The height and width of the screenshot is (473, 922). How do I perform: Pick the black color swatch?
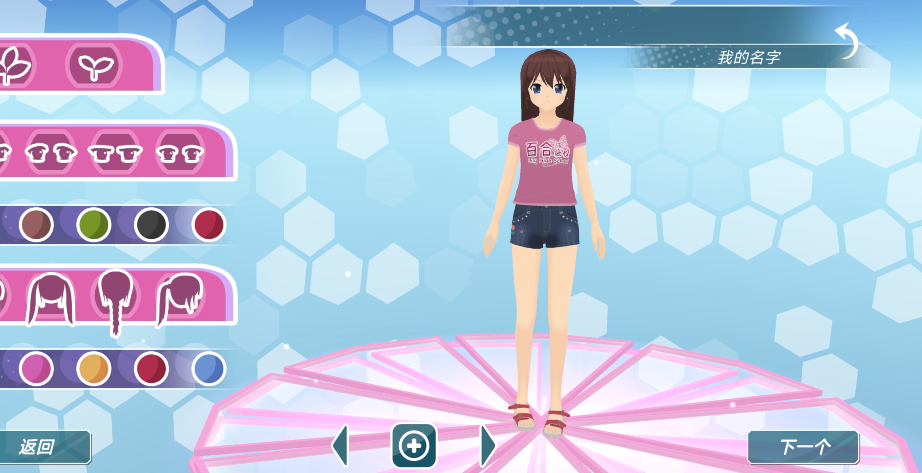tap(151, 224)
